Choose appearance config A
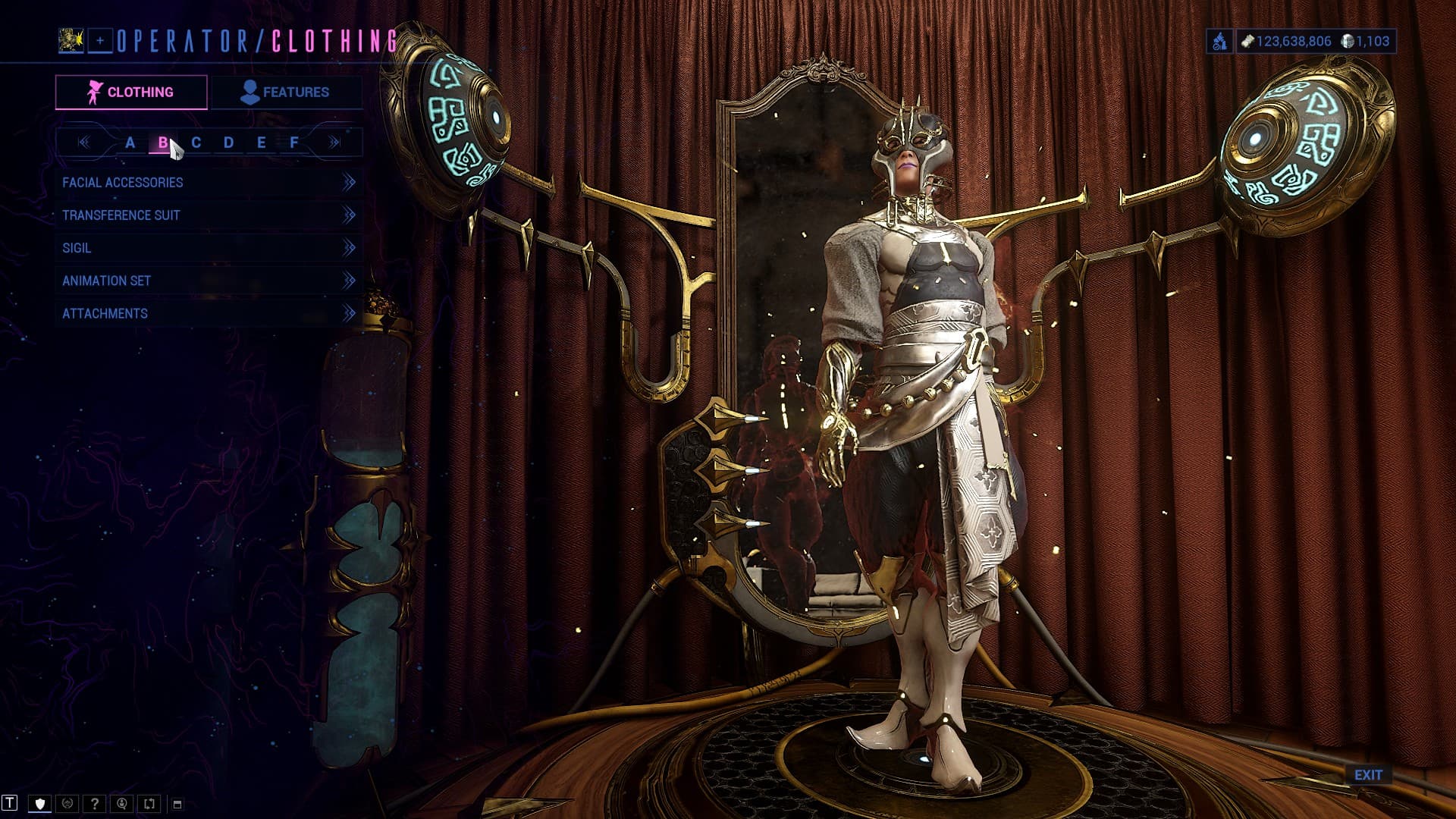The height and width of the screenshot is (819, 1456). coord(130,143)
